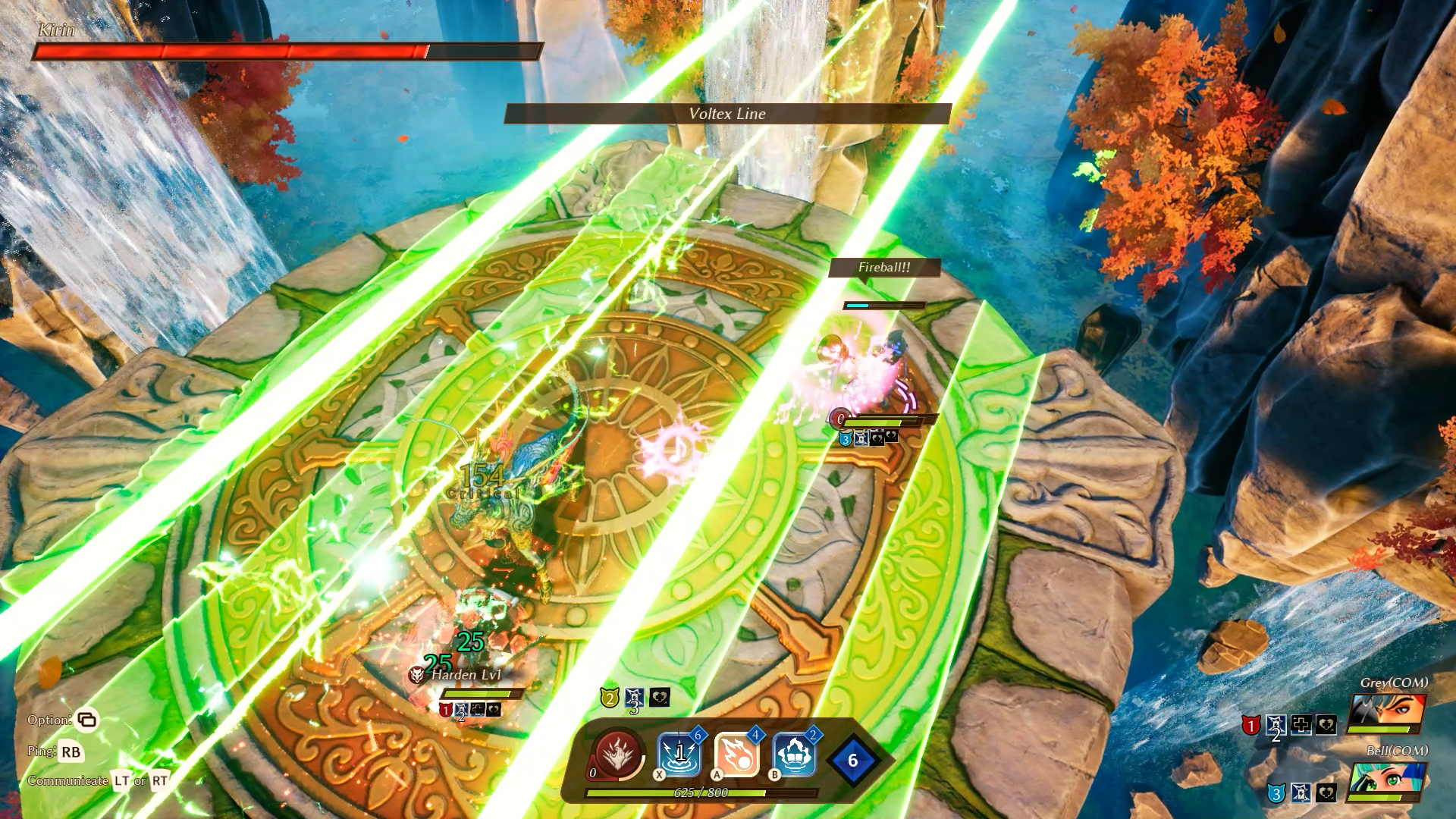Image resolution: width=1456 pixels, height=819 pixels.
Task: Inspect Grey's cross-shaped buff icon
Action: coord(1301,725)
